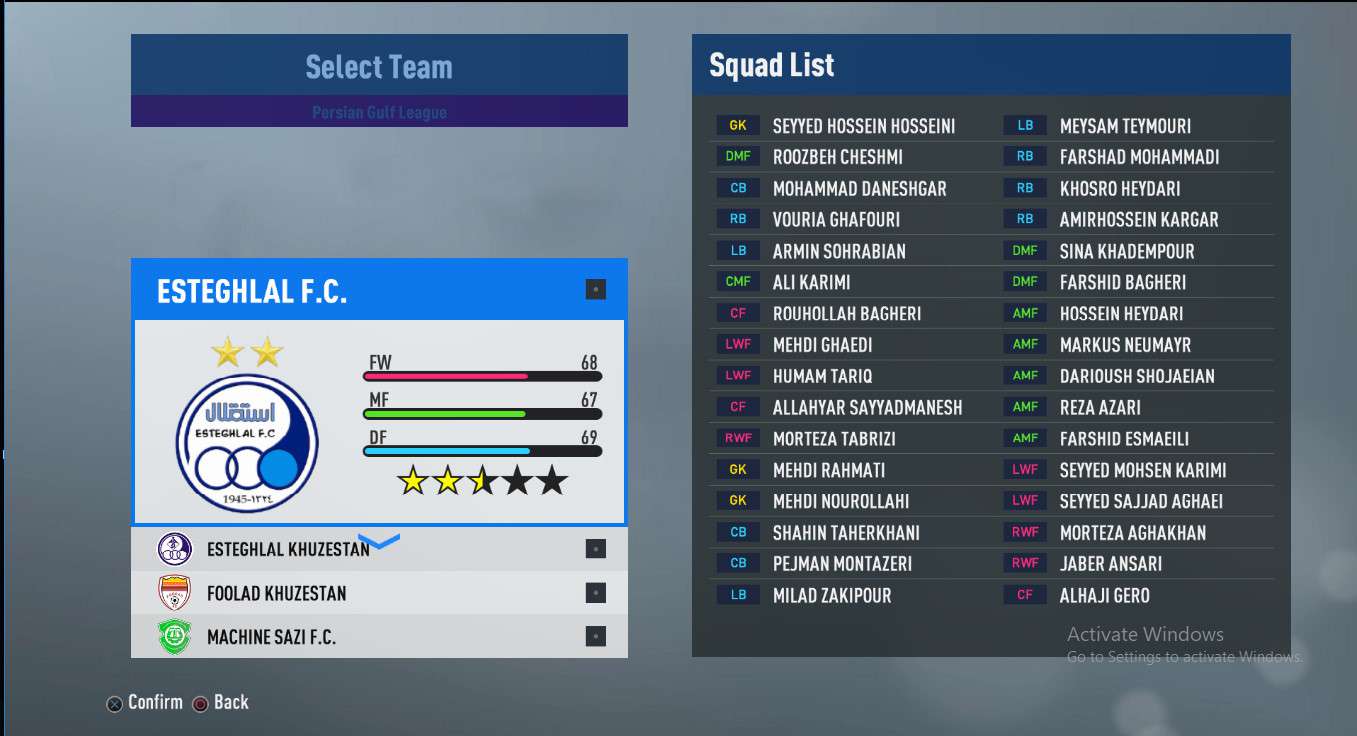Screen dimensions: 1357x736
Task: Select Farshid Esmaeili squad entry
Action: pyautogui.click(x=1124, y=439)
